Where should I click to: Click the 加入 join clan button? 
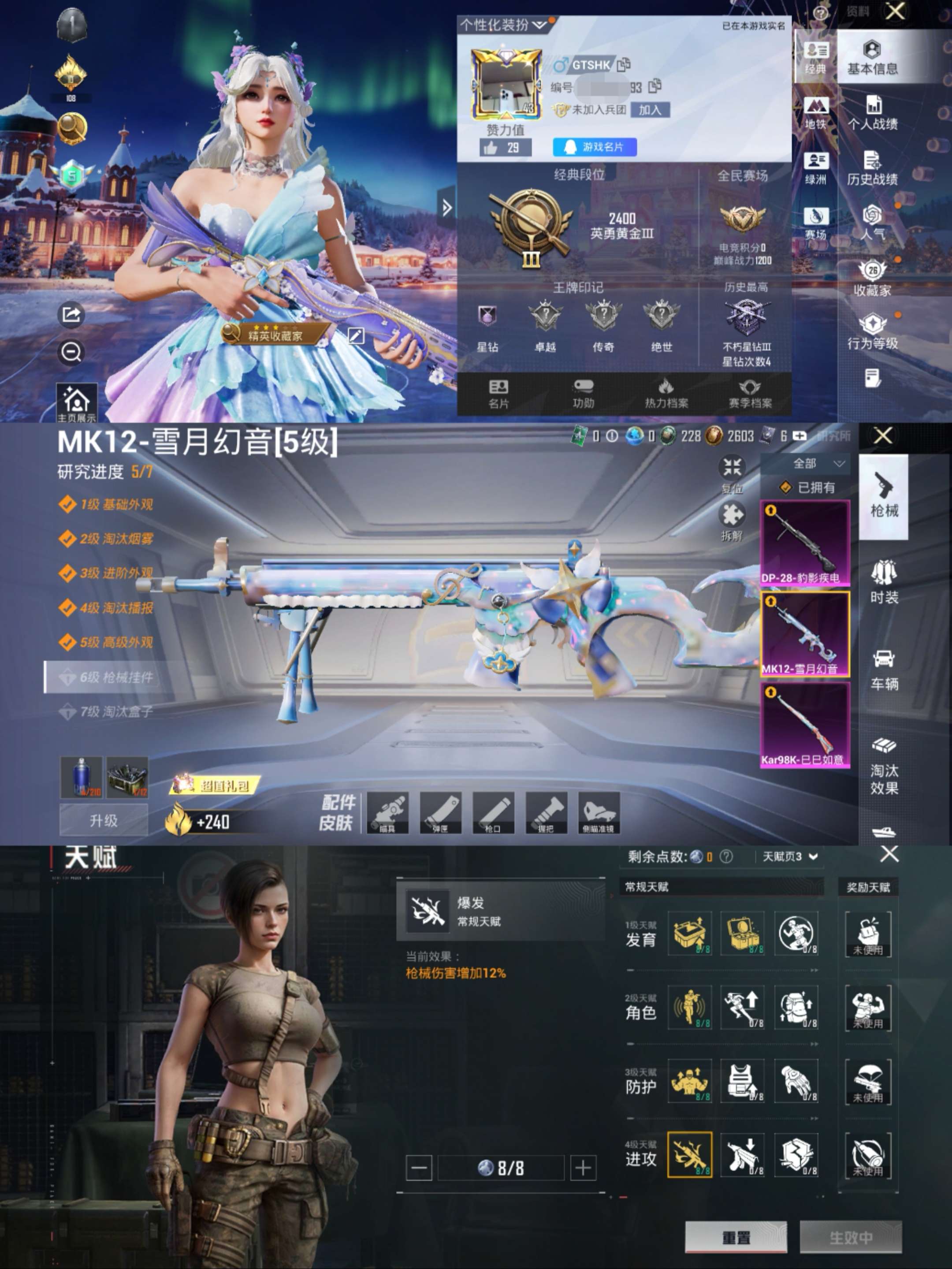650,110
